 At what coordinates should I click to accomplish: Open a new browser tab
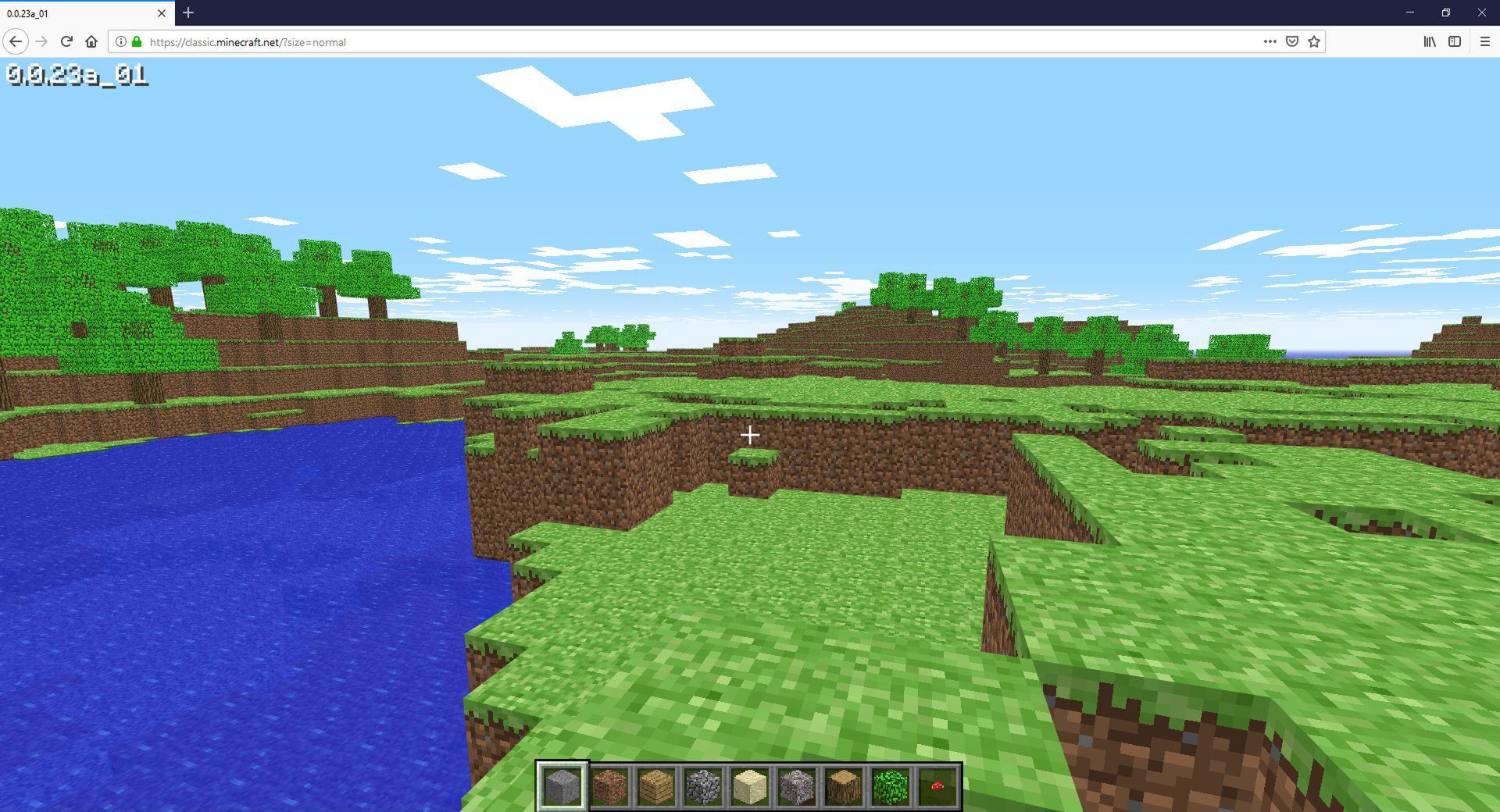click(x=187, y=12)
